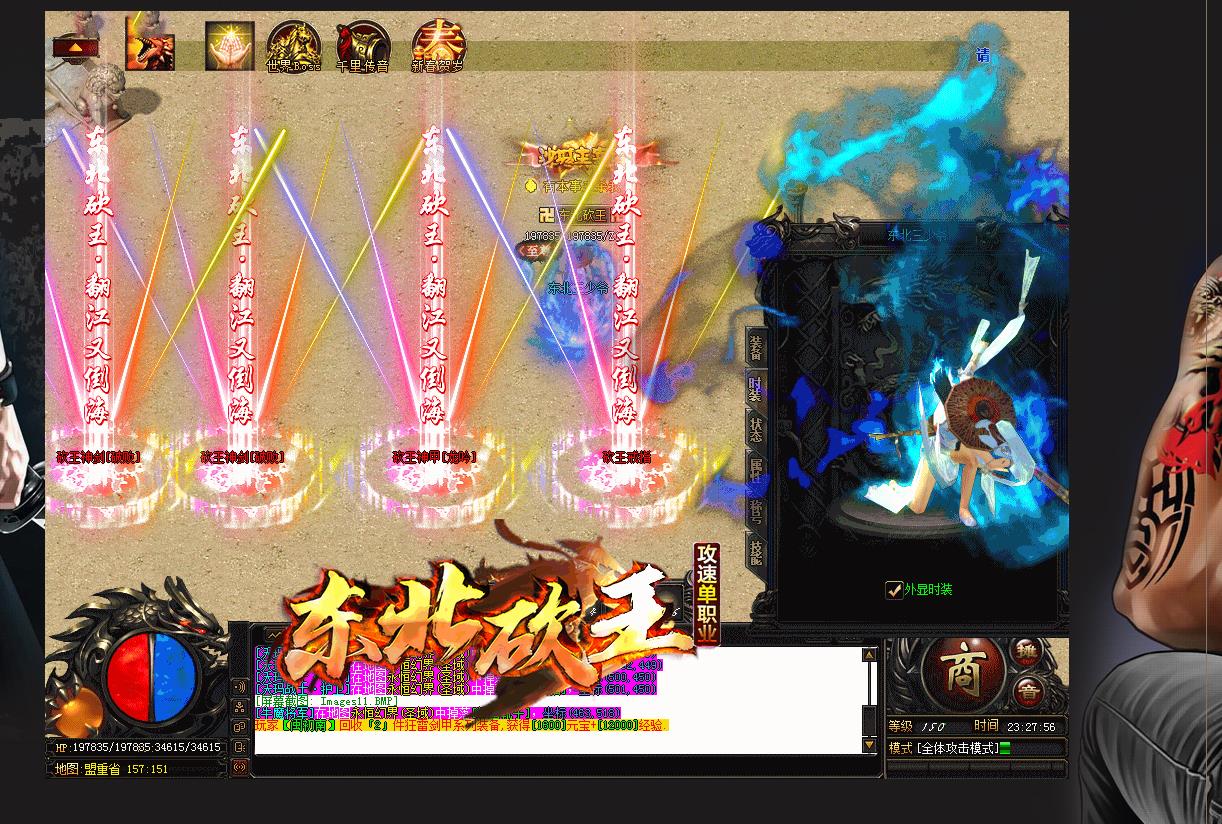Image resolution: width=1222 pixels, height=824 pixels.
Task: Select the sound-wave chat channel icon
Action: (239, 687)
